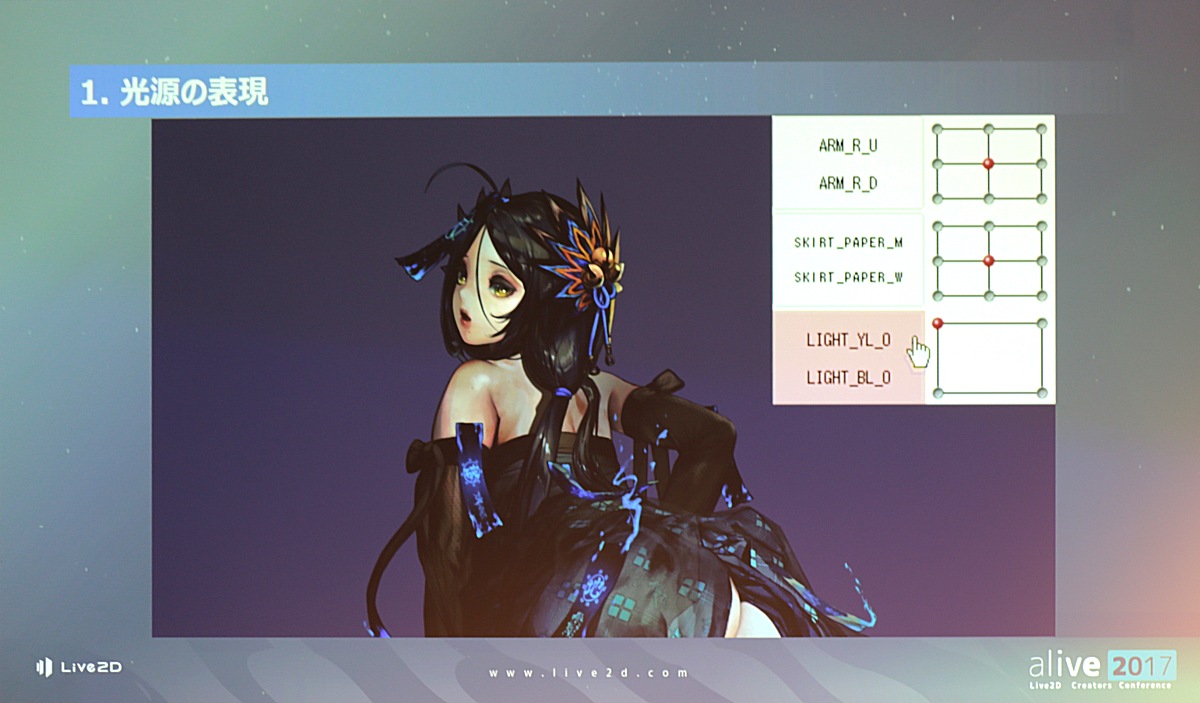The width and height of the screenshot is (1200, 703).
Task: Select the red handle in the LIGHT grid
Action: coord(938,323)
